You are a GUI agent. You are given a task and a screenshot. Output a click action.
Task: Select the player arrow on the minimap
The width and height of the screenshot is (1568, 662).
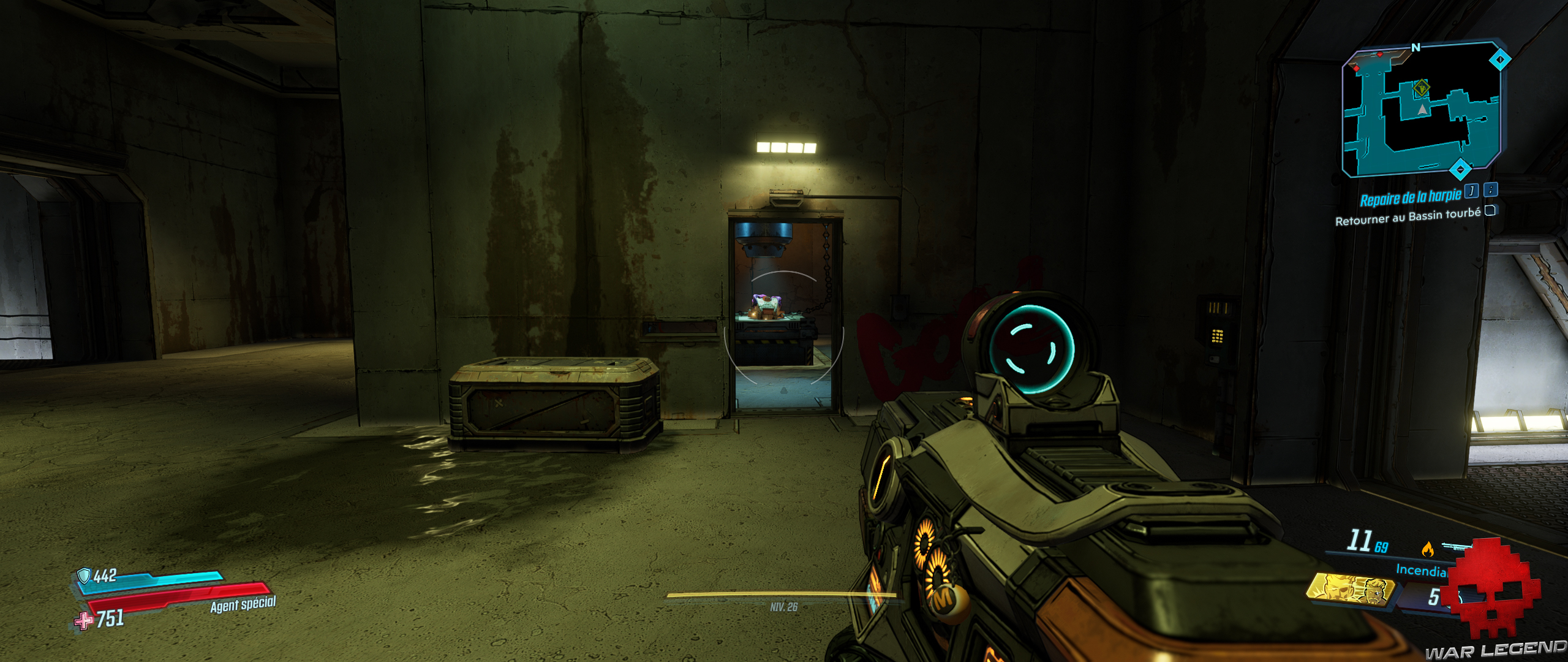click(1422, 110)
